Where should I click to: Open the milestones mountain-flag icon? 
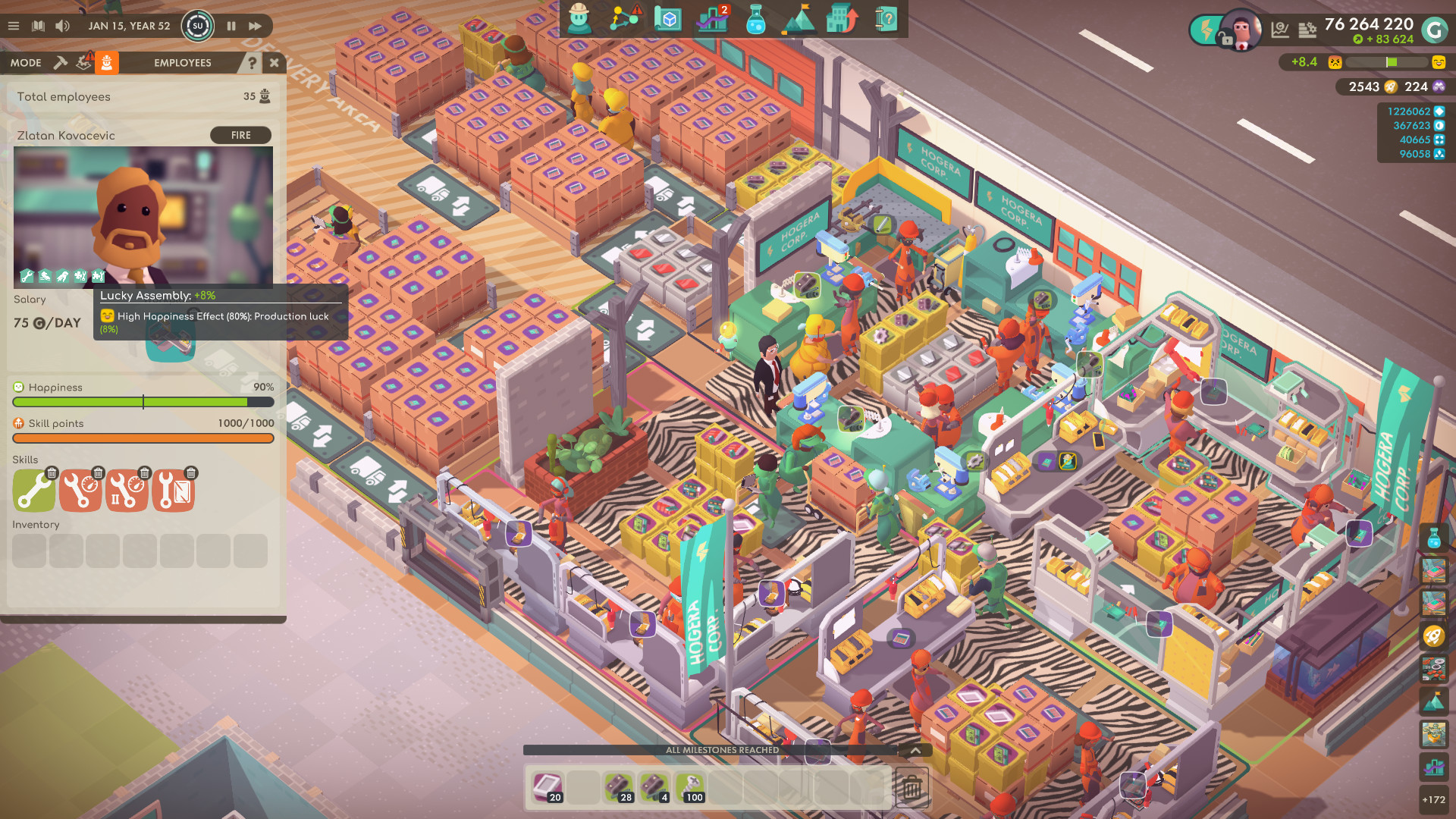point(799,20)
